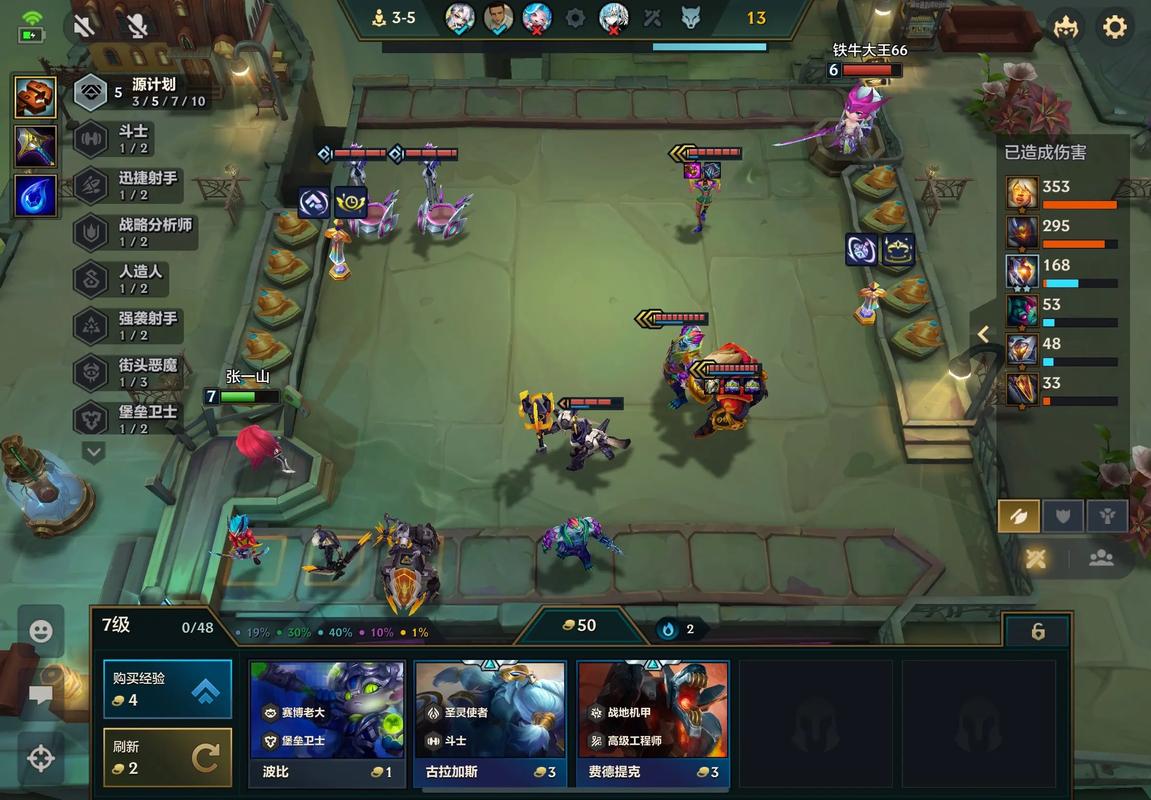Collapse the damage panel with the arrow
The width and height of the screenshot is (1151, 800).
click(x=983, y=335)
